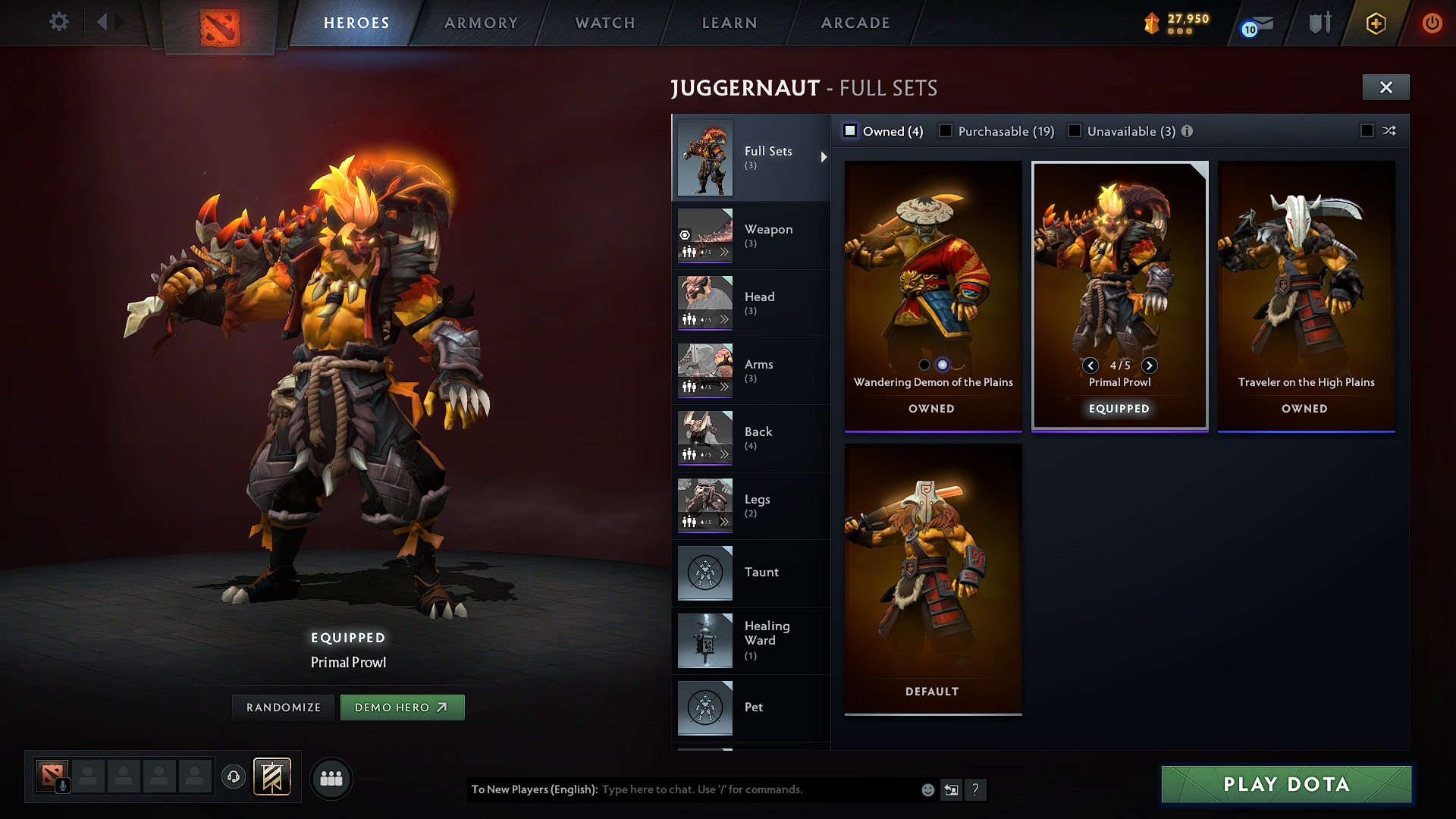Screen dimensions: 1456x819
Task: Switch to the Armory tab
Action: click(481, 23)
